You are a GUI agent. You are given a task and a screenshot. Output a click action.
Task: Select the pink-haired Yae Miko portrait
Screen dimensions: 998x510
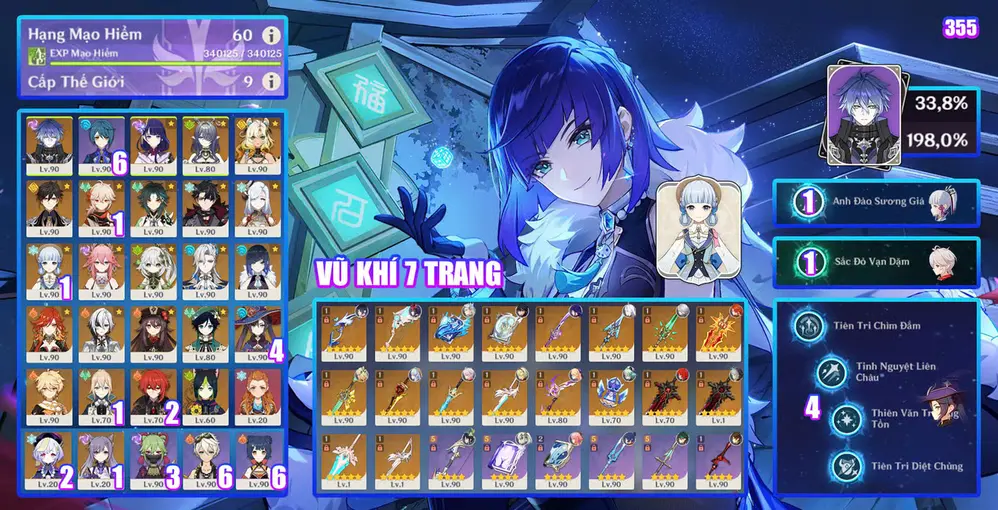point(99,269)
